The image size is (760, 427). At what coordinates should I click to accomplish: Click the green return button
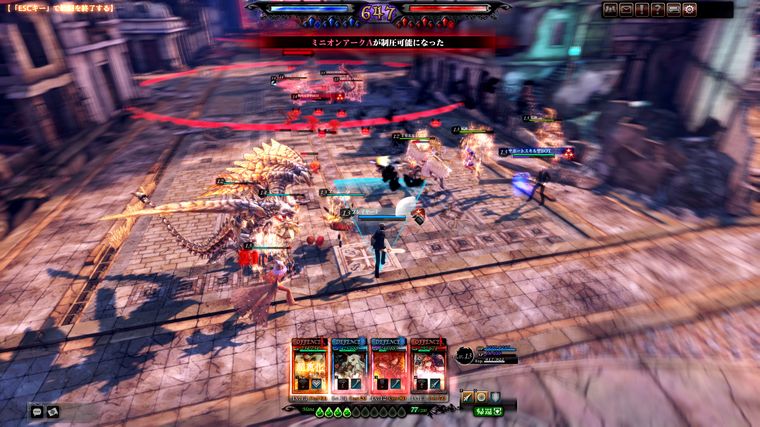(x=487, y=411)
